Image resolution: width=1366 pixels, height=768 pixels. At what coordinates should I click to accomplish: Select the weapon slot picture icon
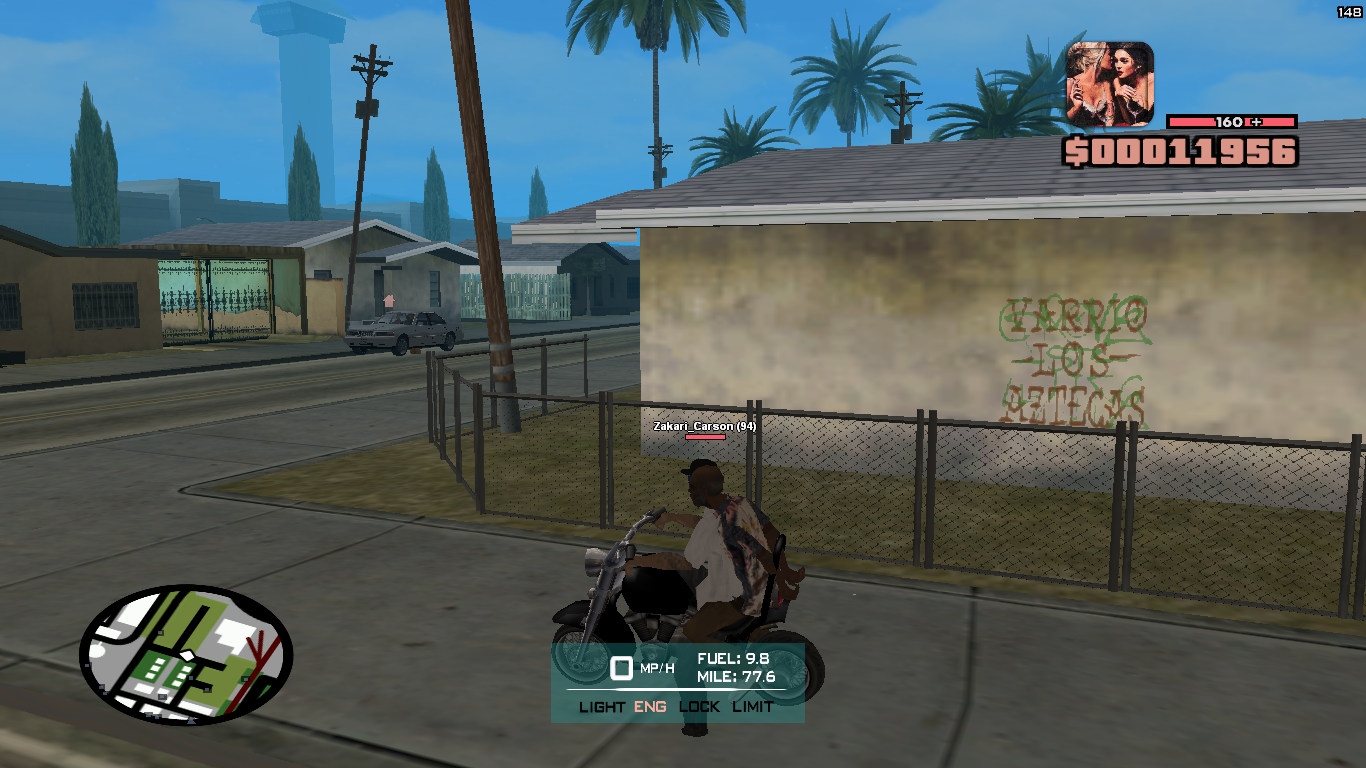[1110, 84]
